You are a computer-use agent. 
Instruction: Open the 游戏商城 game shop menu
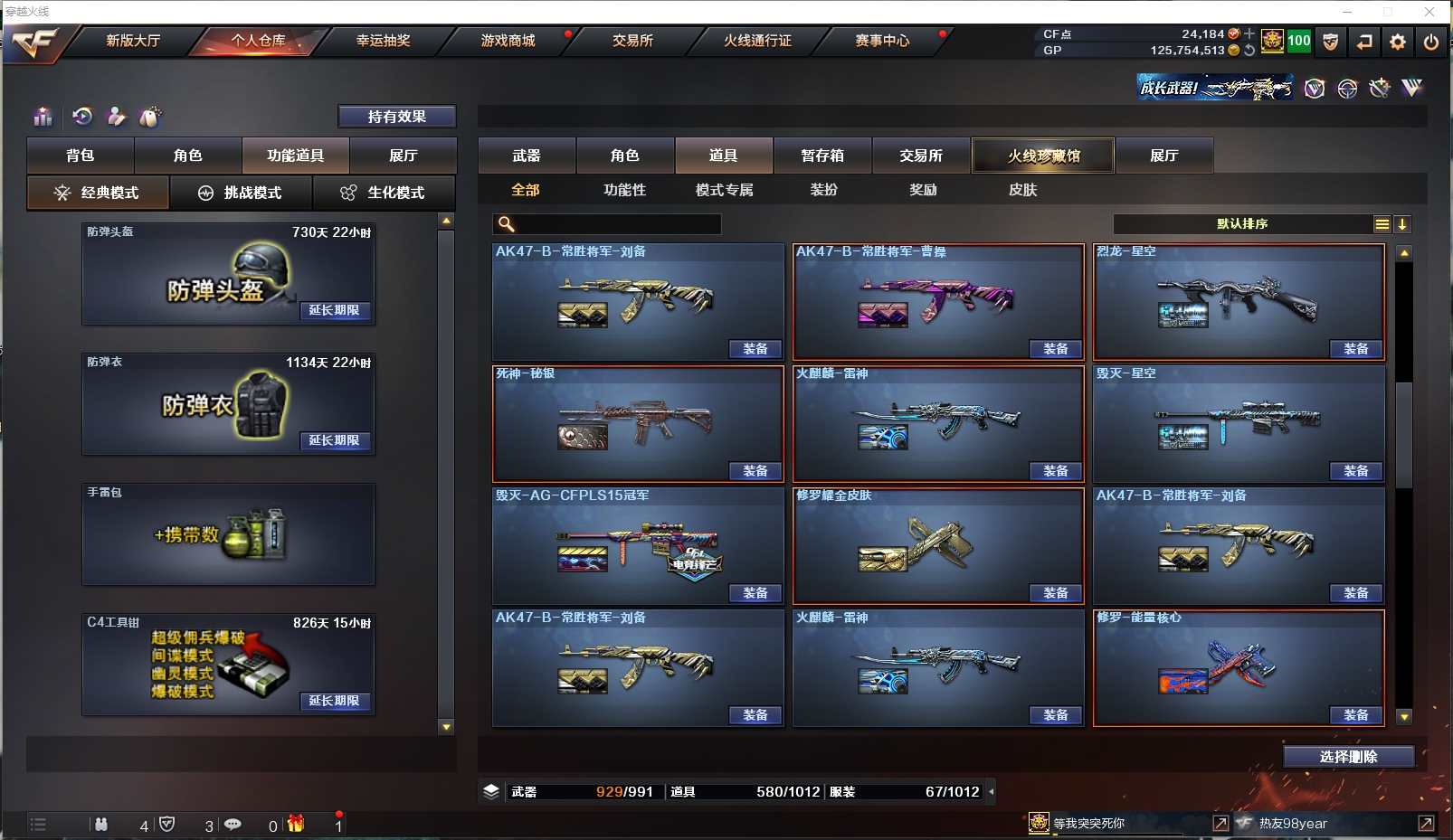508,41
